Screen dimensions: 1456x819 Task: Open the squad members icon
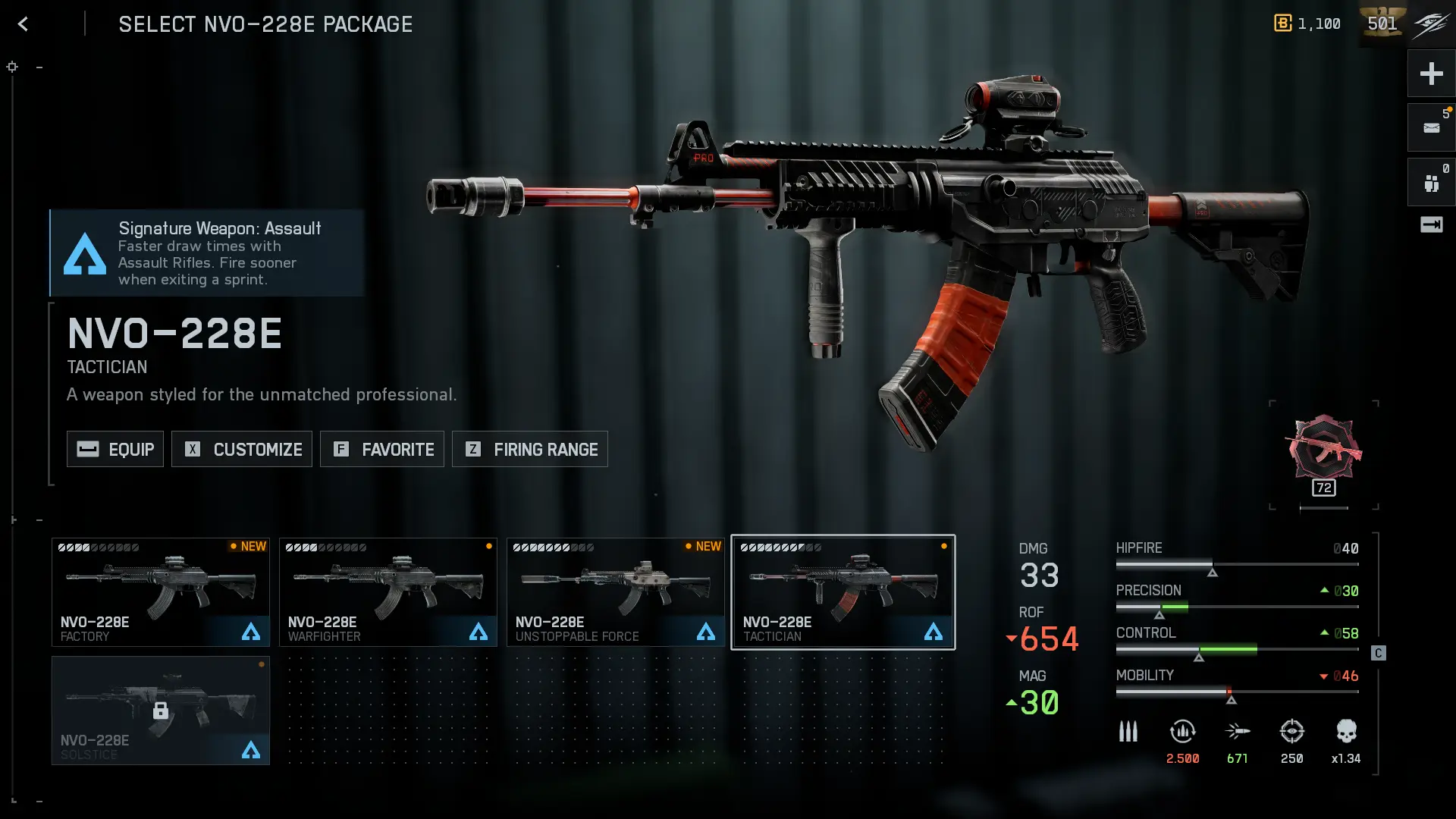point(1431,183)
